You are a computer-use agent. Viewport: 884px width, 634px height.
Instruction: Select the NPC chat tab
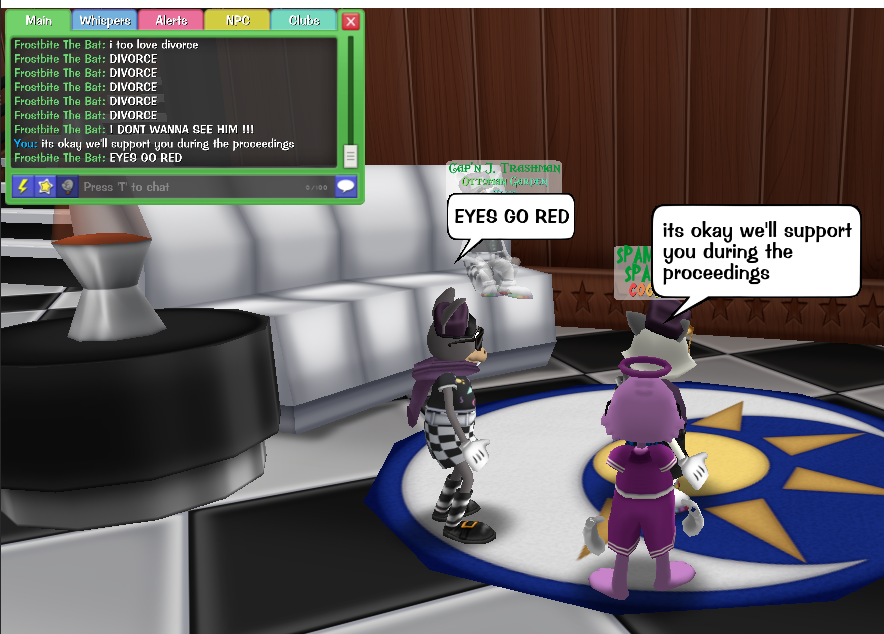tap(237, 21)
